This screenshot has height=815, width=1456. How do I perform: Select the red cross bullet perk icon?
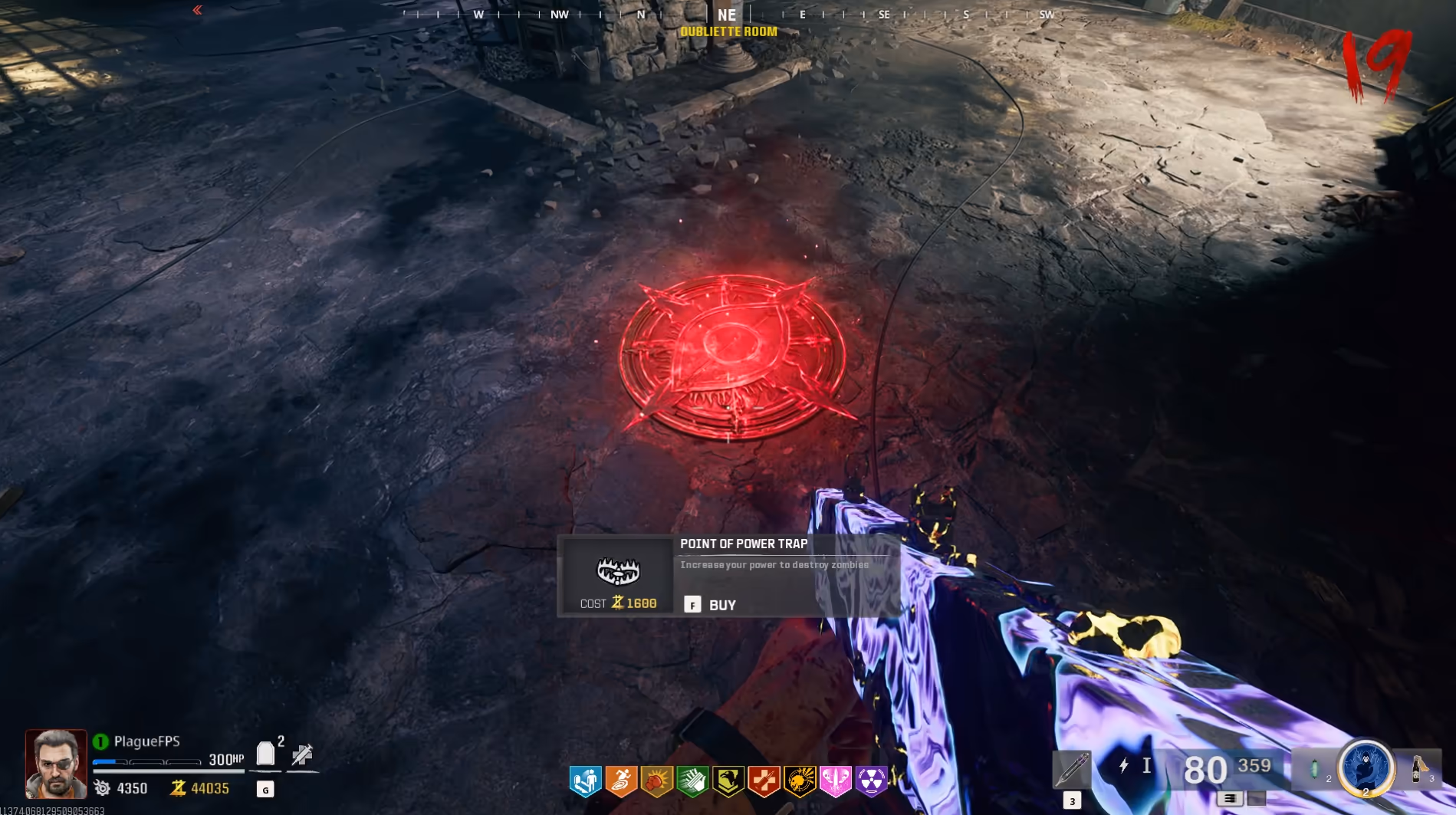tap(764, 781)
